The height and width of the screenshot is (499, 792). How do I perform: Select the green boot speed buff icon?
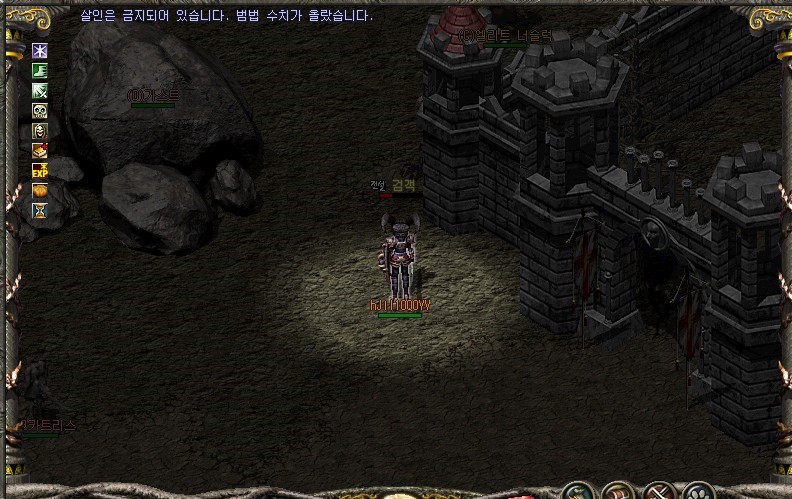tap(40, 70)
